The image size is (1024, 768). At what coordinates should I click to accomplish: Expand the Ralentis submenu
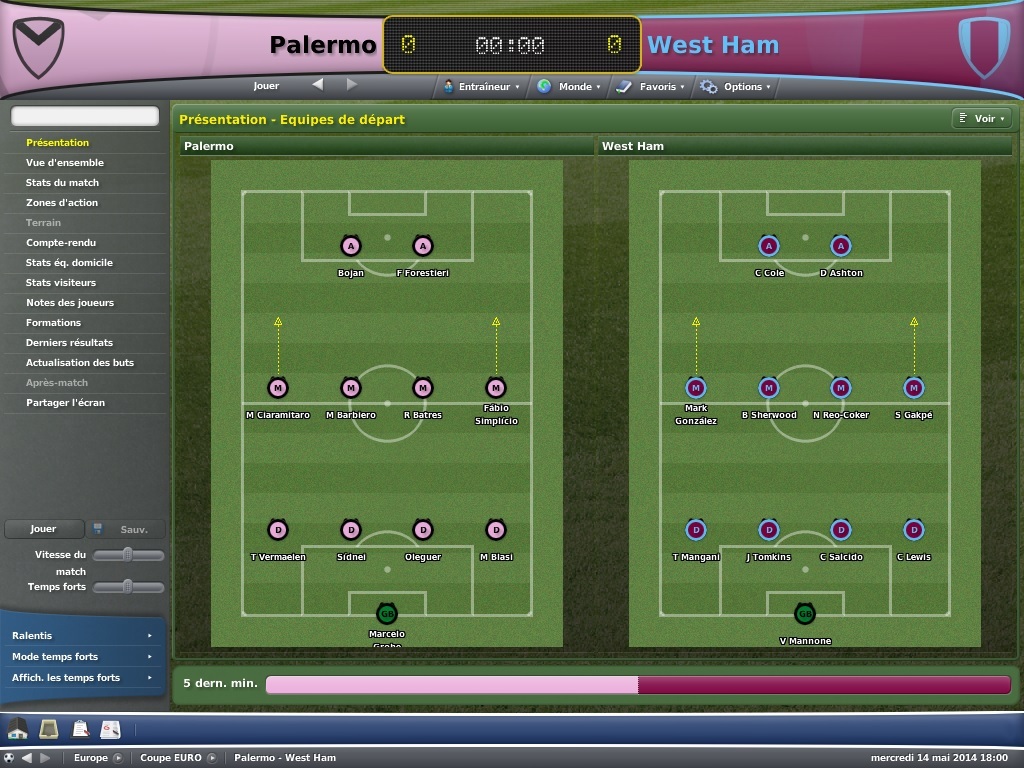click(81, 636)
